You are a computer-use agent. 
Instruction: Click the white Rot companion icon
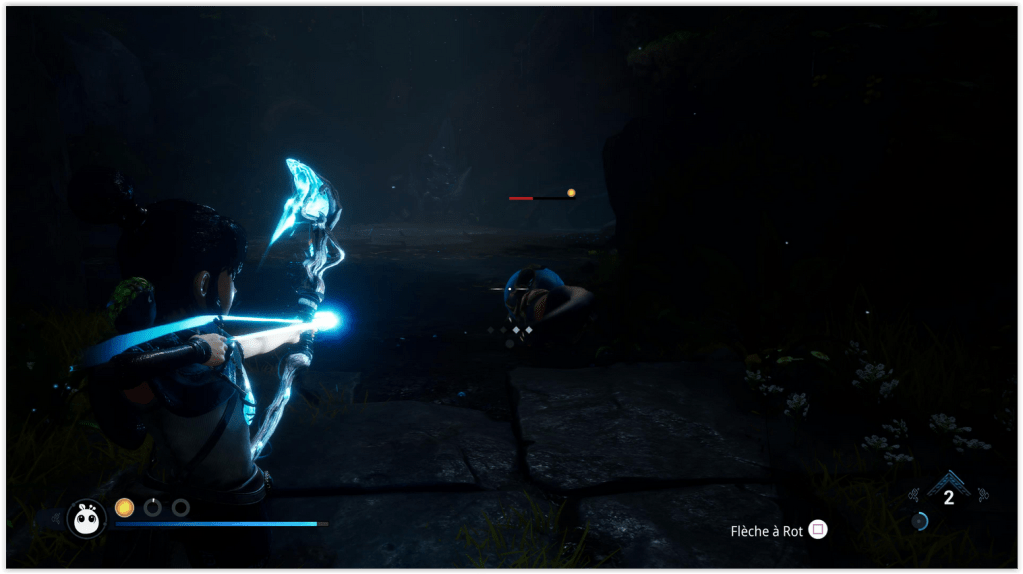click(x=86, y=517)
